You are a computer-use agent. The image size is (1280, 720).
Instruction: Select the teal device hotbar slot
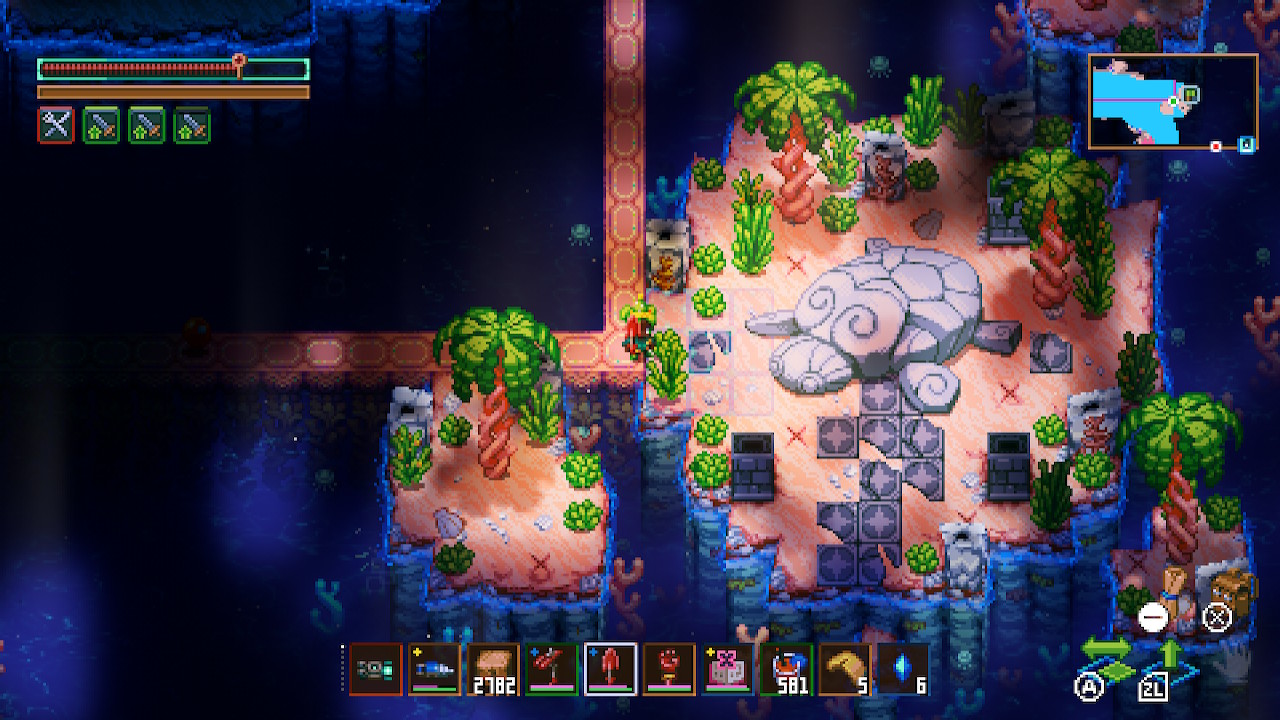(x=376, y=669)
